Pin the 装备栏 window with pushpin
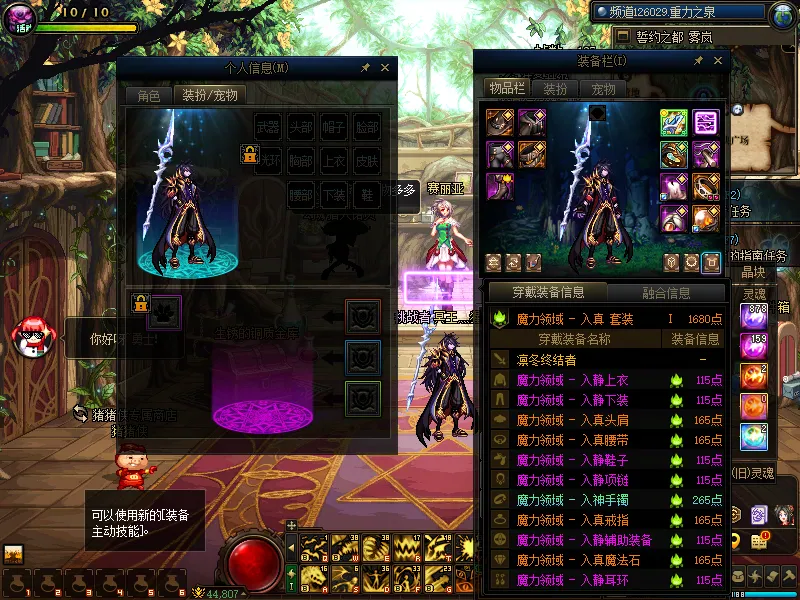 [x=697, y=61]
